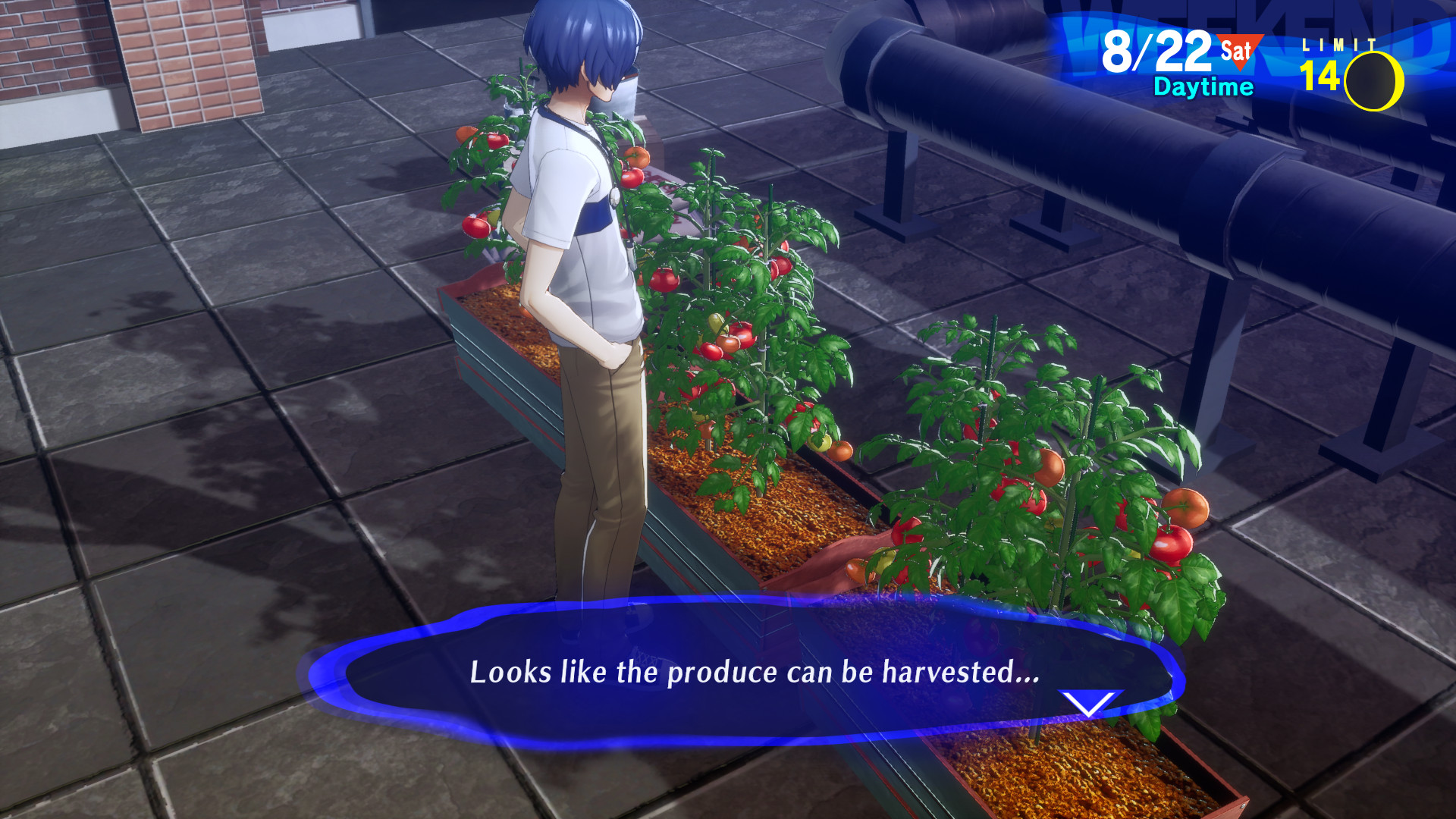Click the Daytime time-of-day indicator
Viewport: 1456px width, 819px height.
[x=1202, y=87]
